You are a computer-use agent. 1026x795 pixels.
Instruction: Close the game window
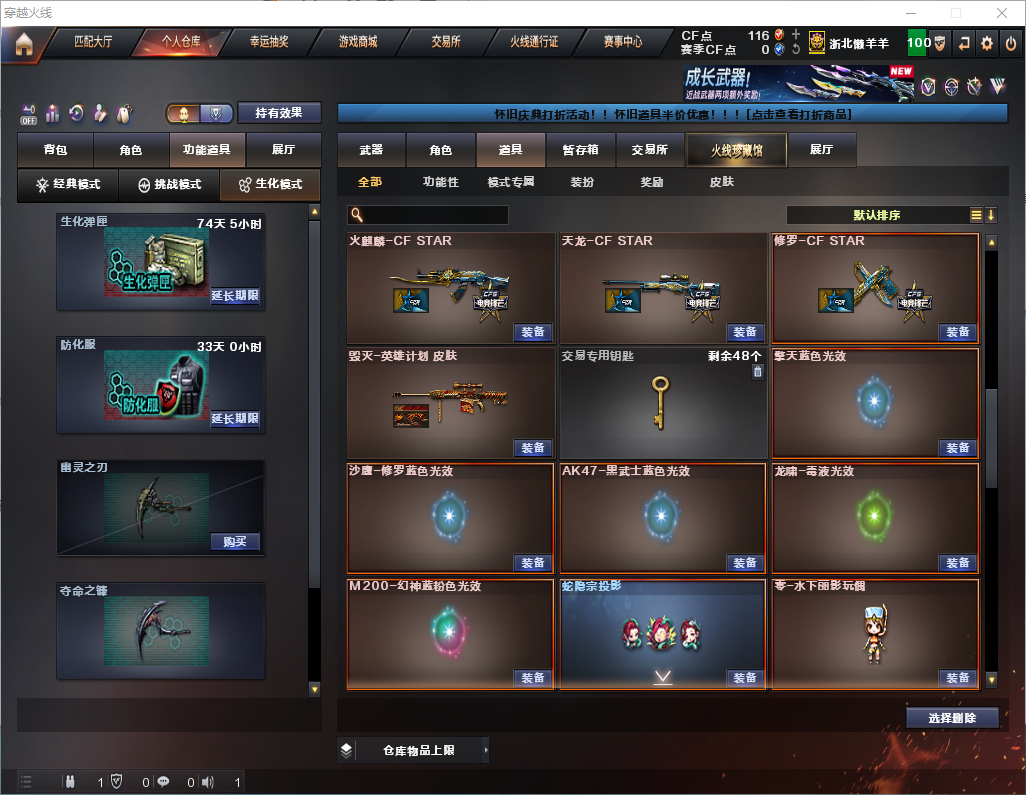[1001, 13]
